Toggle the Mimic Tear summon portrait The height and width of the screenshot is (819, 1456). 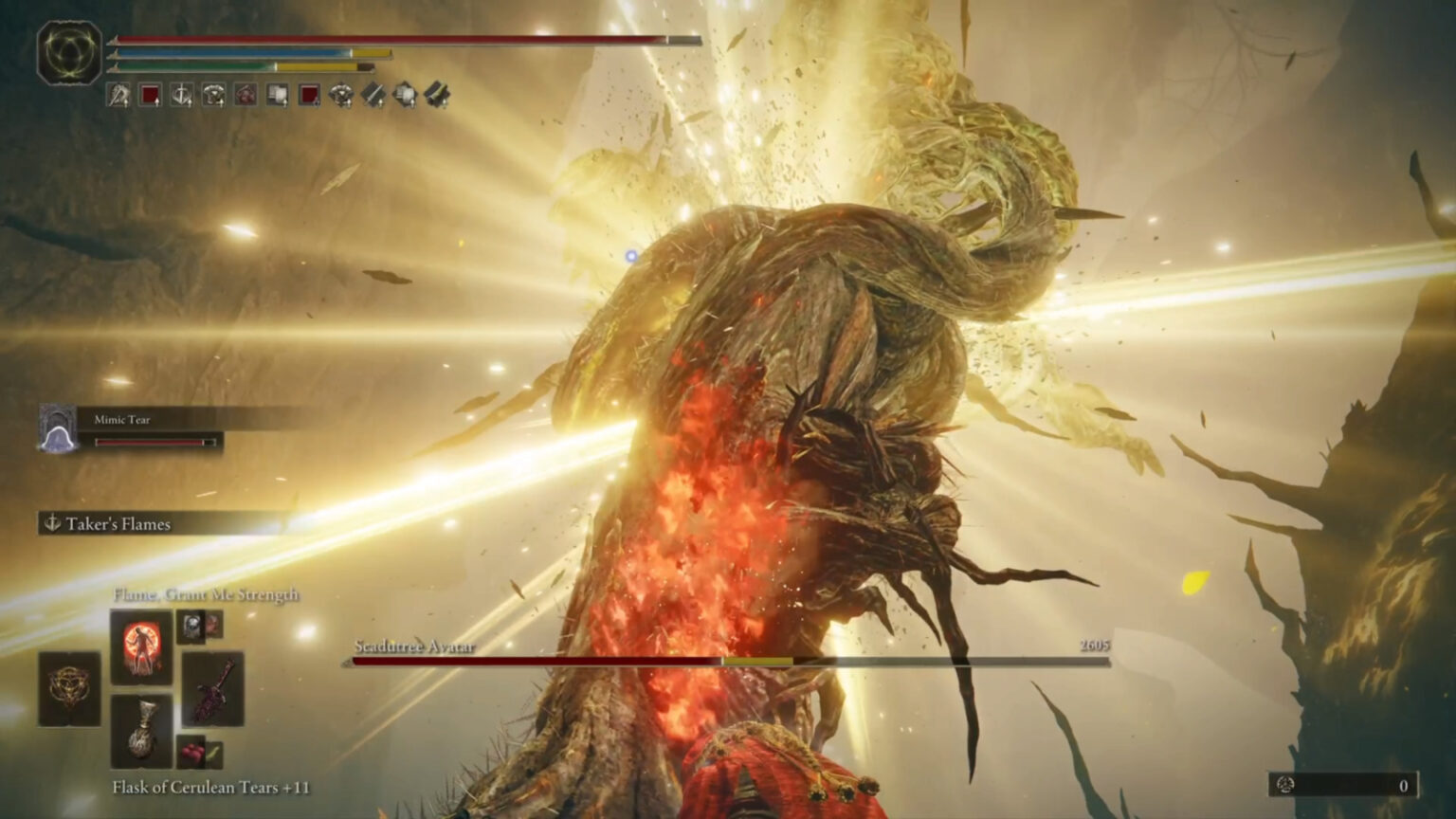pyautogui.click(x=57, y=427)
